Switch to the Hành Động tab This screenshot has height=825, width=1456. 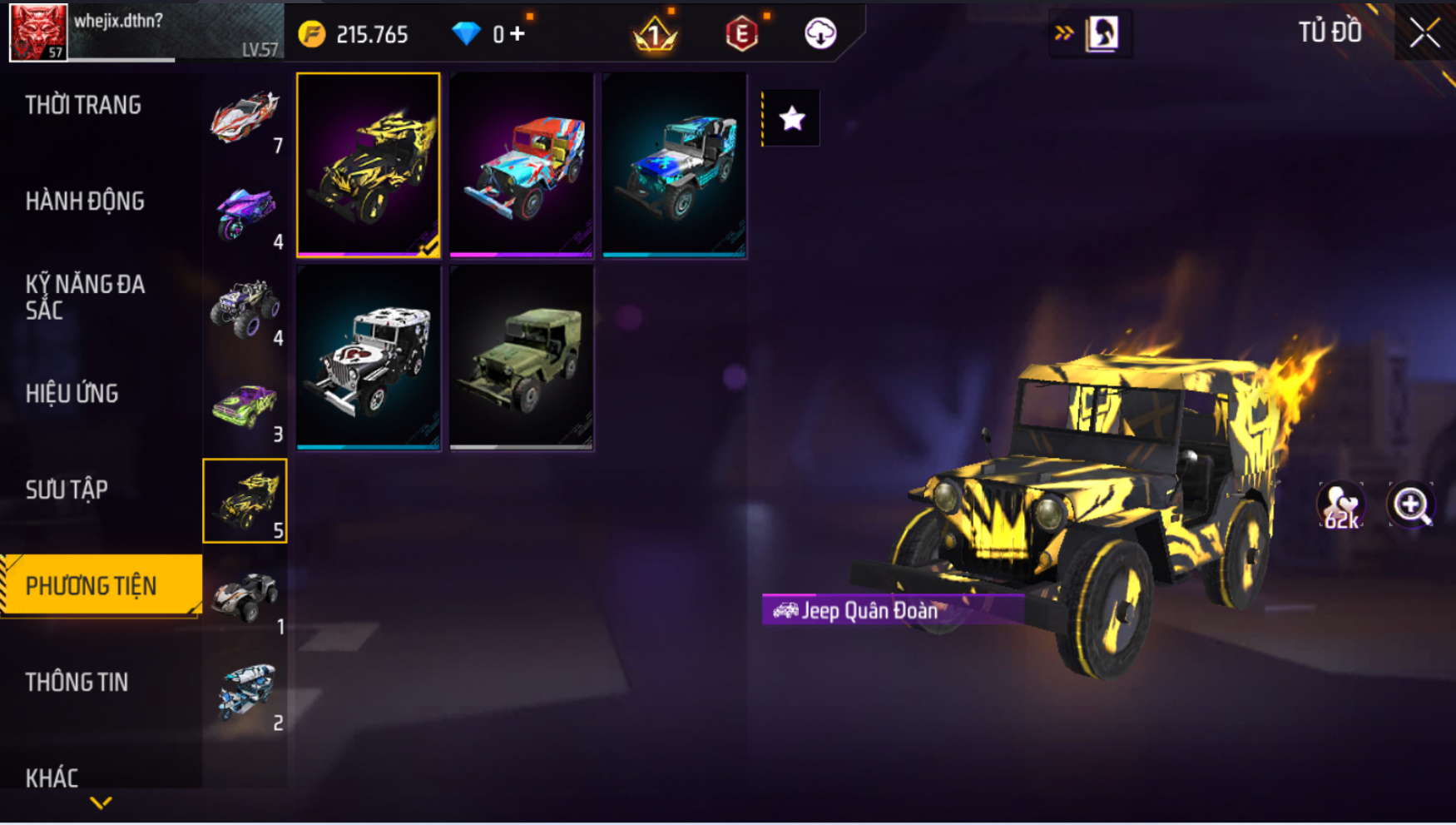click(x=85, y=201)
